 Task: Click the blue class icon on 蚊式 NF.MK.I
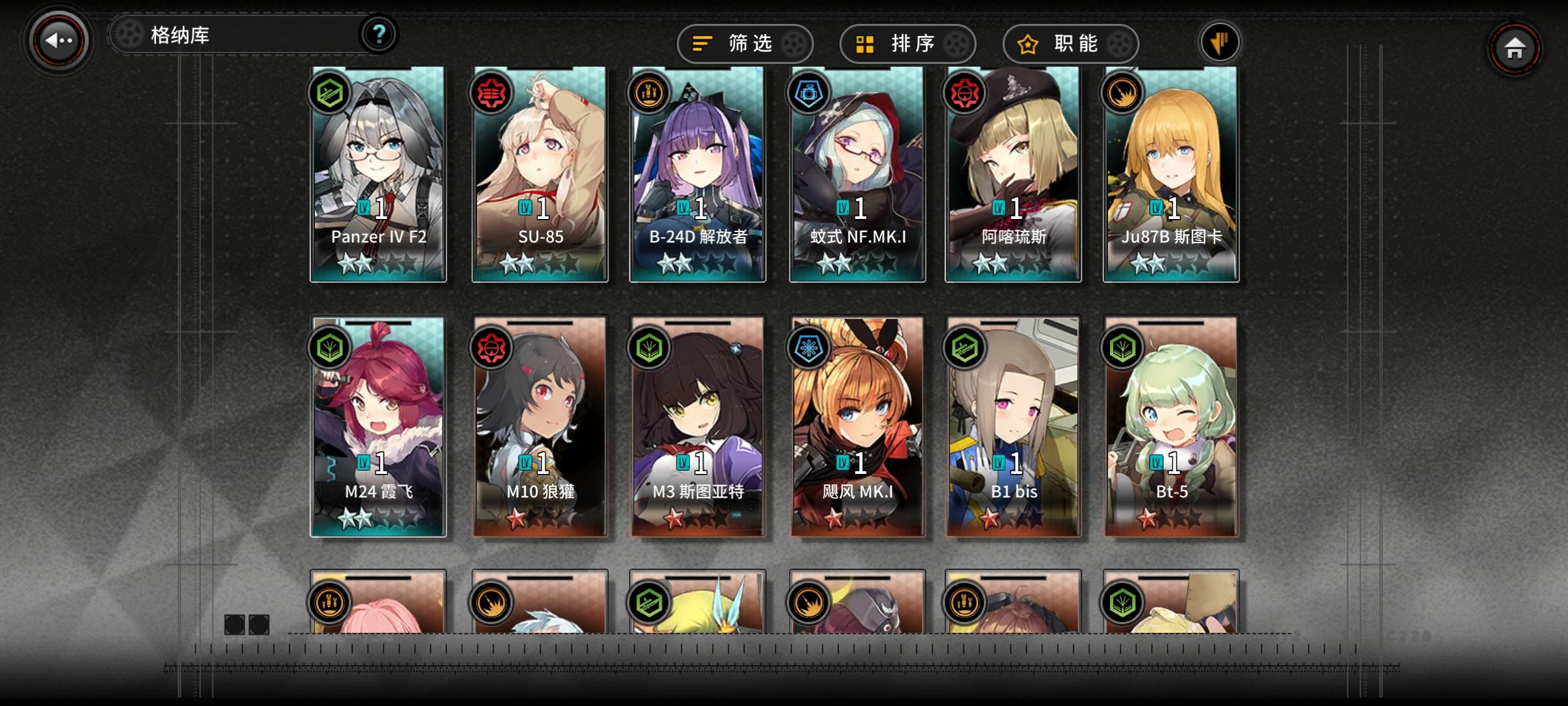coord(809,92)
